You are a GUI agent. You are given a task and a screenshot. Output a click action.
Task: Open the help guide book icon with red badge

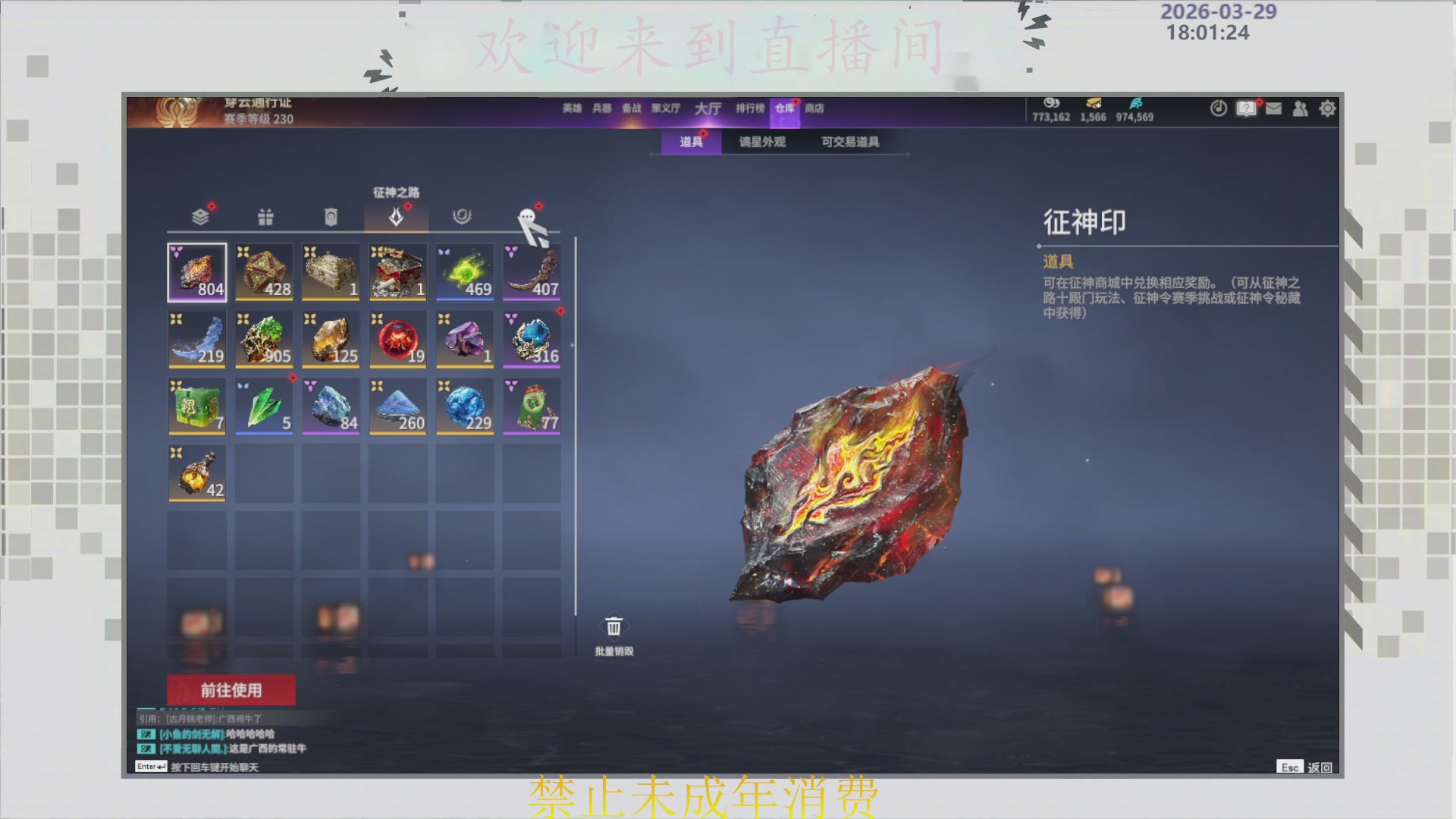point(1245,108)
